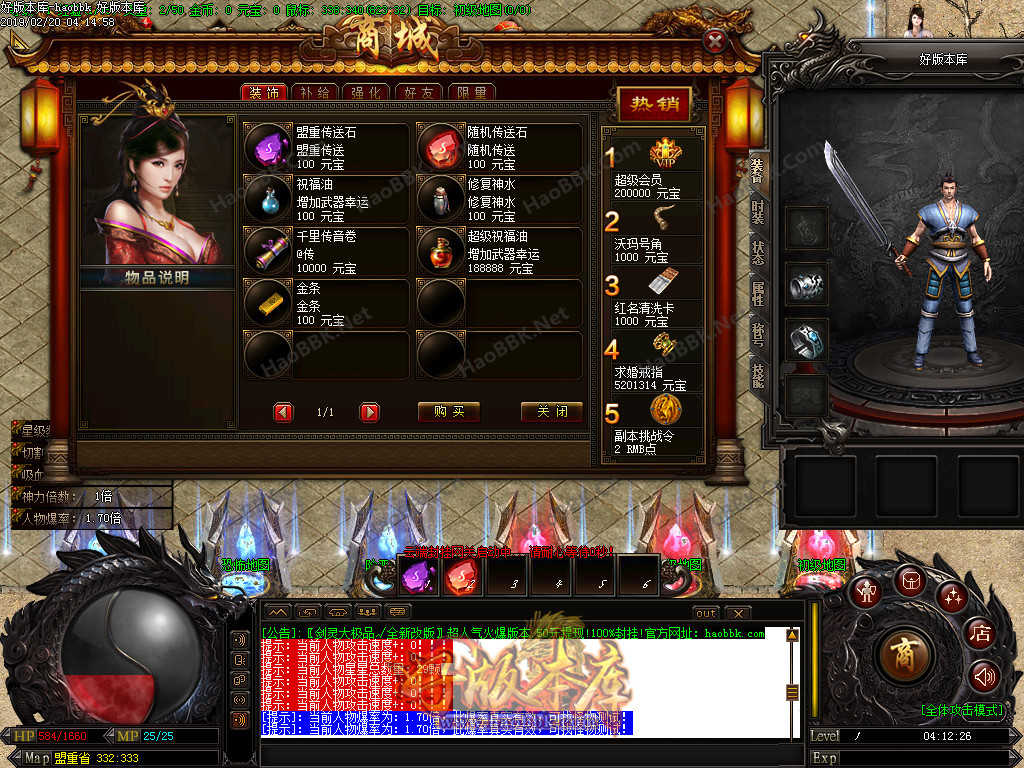This screenshot has width=1024, height=768.
Task: Click the 关闭 close button in shop
Action: [x=552, y=412]
